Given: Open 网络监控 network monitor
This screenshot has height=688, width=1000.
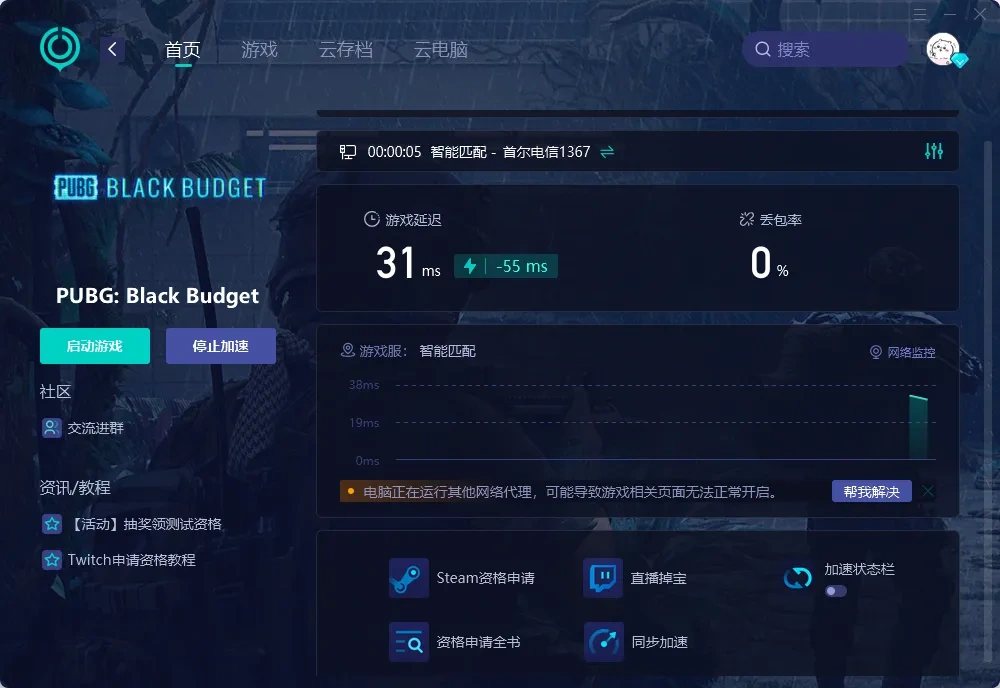Looking at the screenshot, I should (902, 353).
